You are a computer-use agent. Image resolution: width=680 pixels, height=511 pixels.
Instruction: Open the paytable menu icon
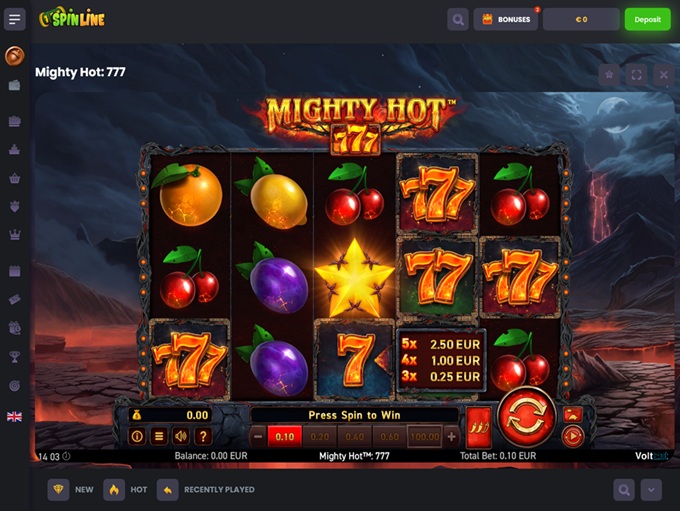click(x=159, y=436)
